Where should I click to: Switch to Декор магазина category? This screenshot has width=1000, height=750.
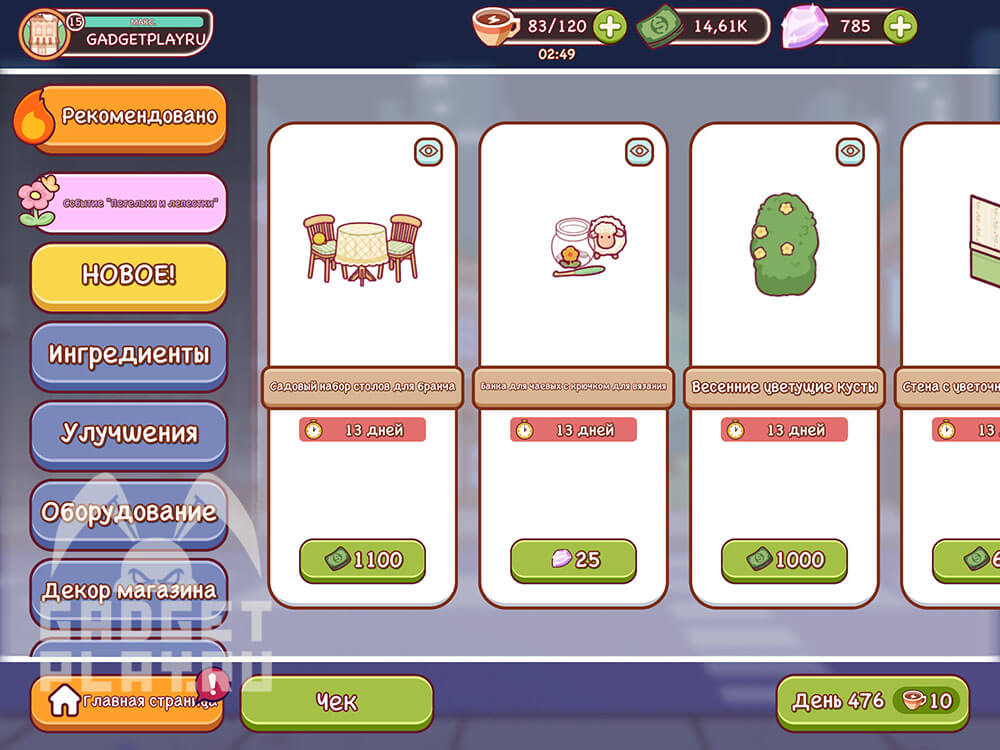coord(130,590)
